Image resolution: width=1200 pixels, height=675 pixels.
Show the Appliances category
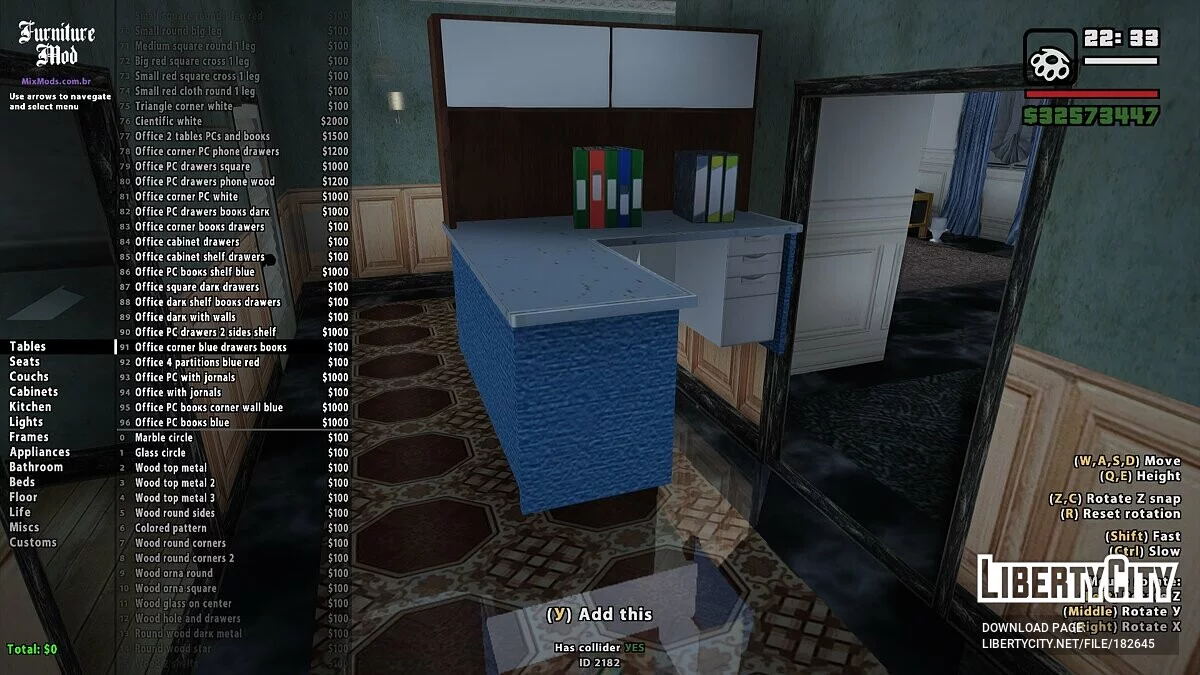click(x=40, y=452)
